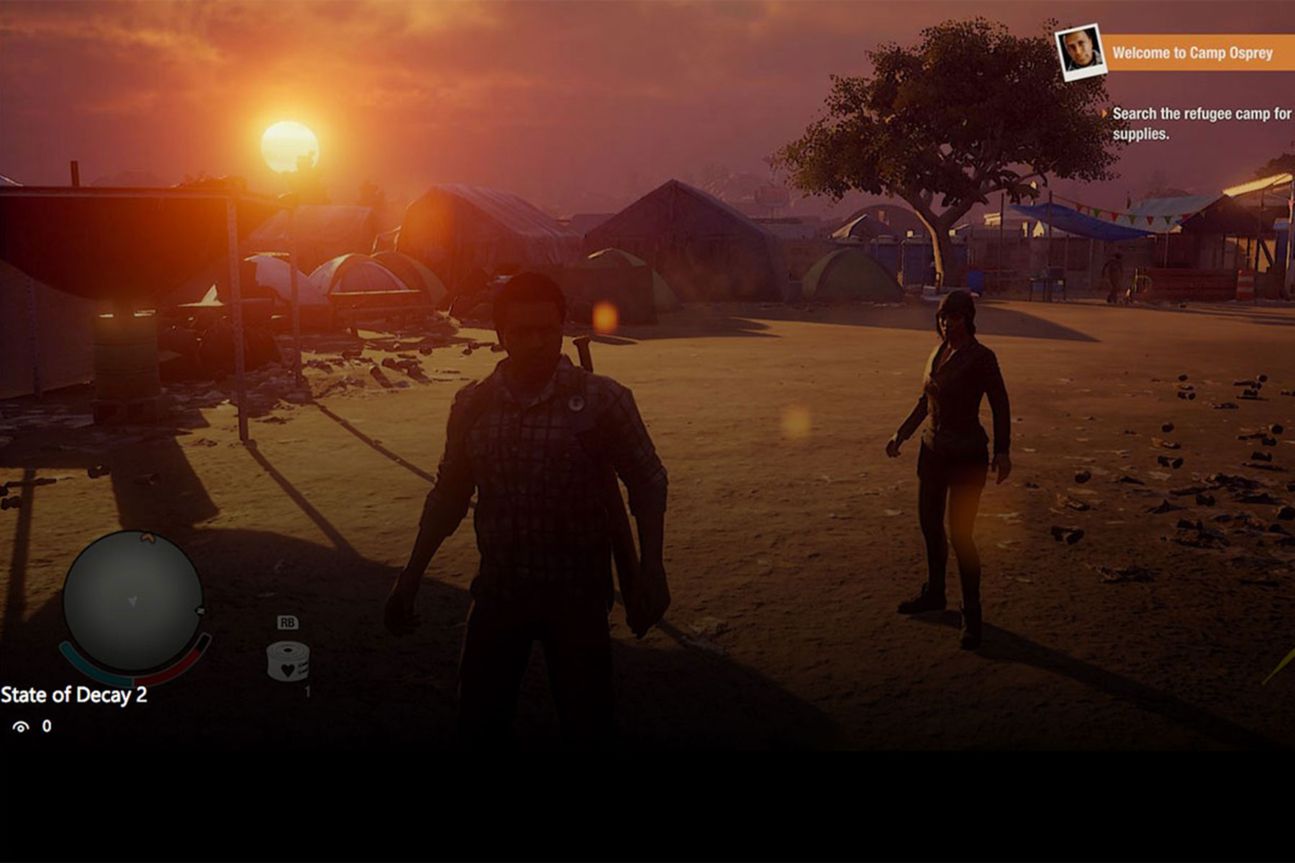
Task: Toggle the influence counter showing 0
Action: click(x=43, y=726)
